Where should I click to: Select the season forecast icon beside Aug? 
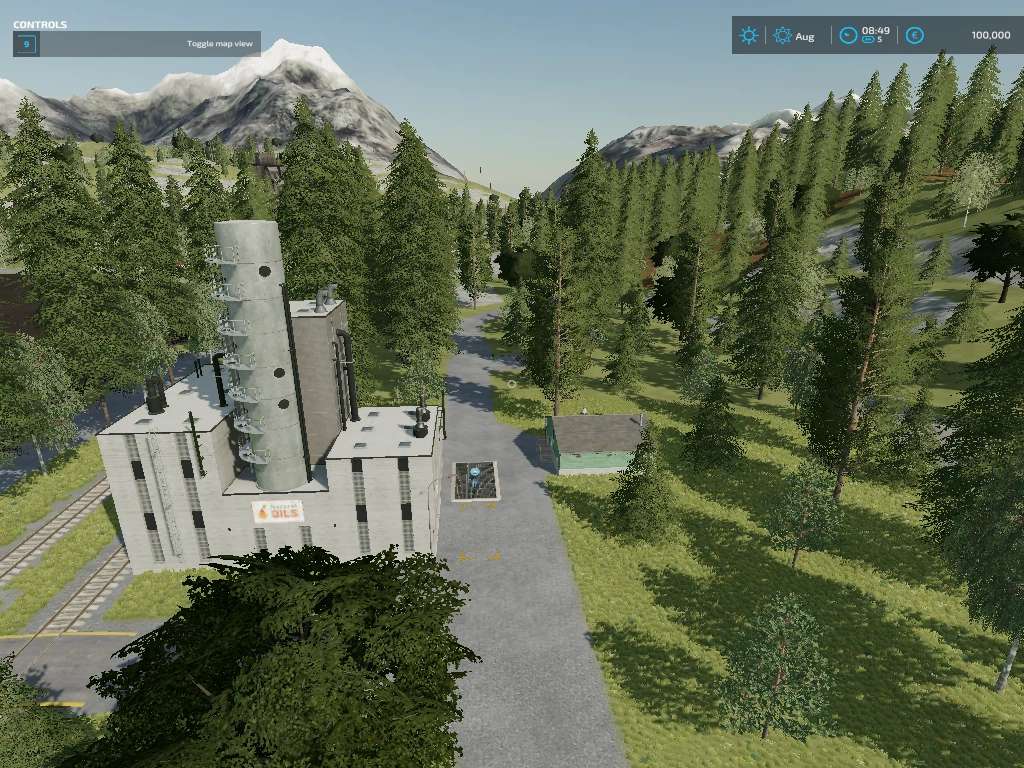(x=782, y=36)
